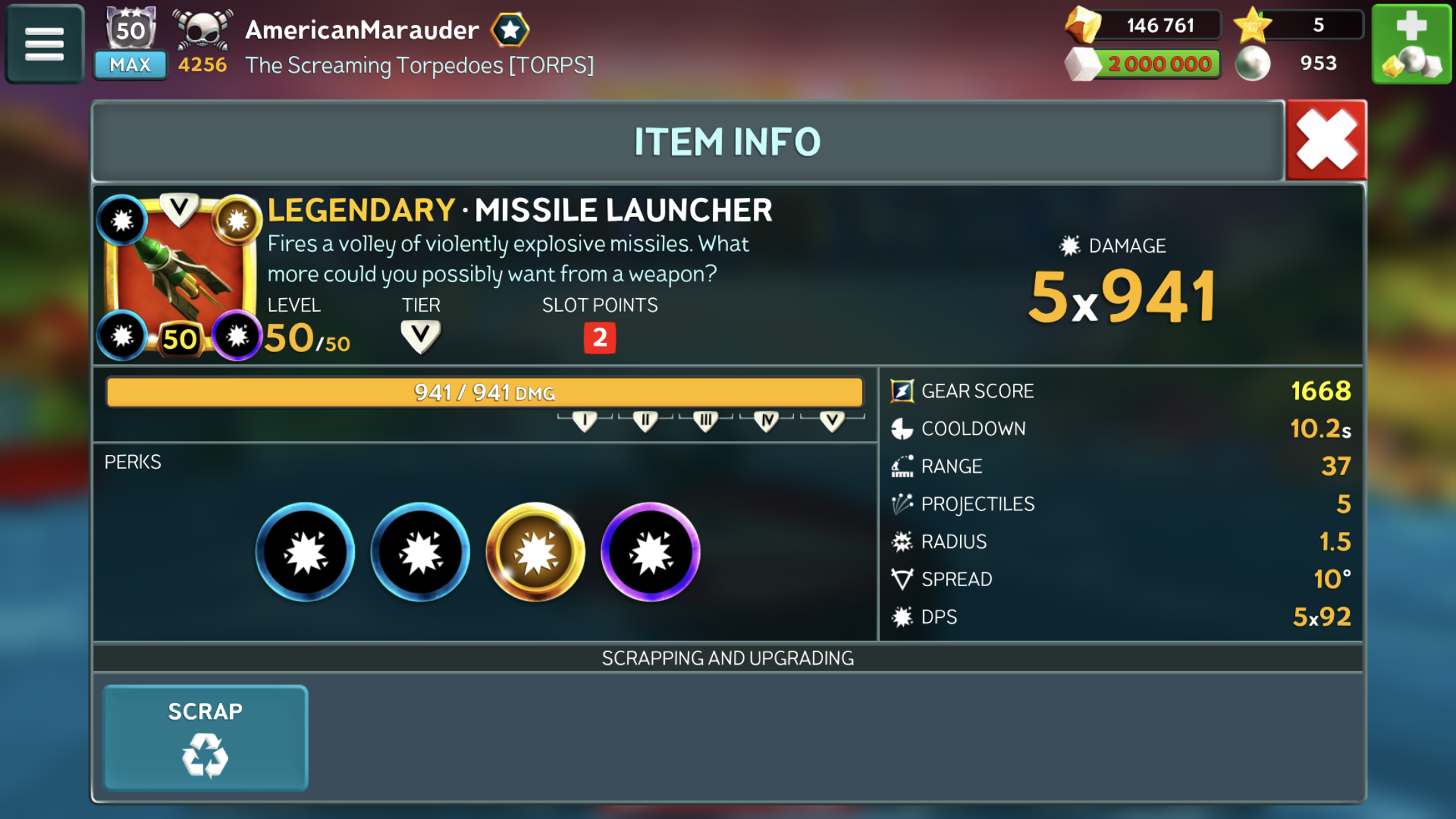Close the Item Info window
This screenshot has height=819, width=1456.
click(1326, 140)
